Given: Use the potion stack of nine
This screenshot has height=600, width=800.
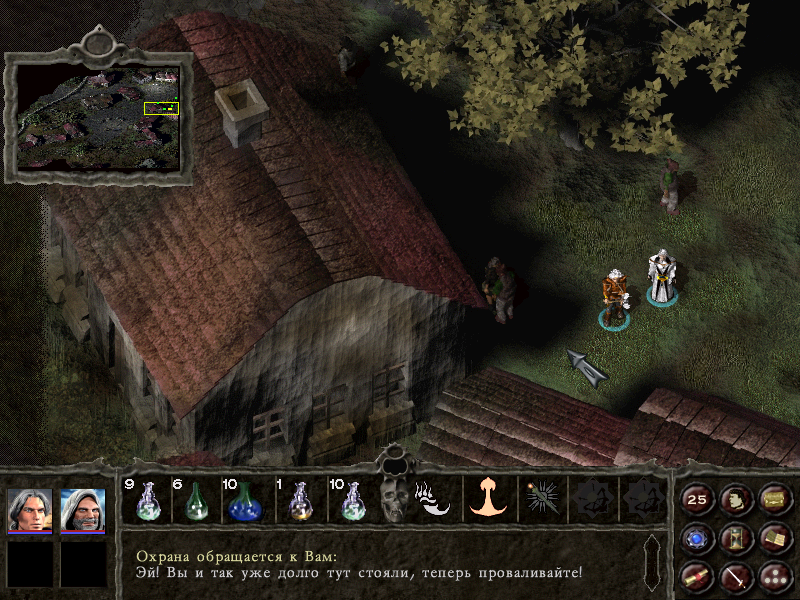Looking at the screenshot, I should tap(147, 500).
